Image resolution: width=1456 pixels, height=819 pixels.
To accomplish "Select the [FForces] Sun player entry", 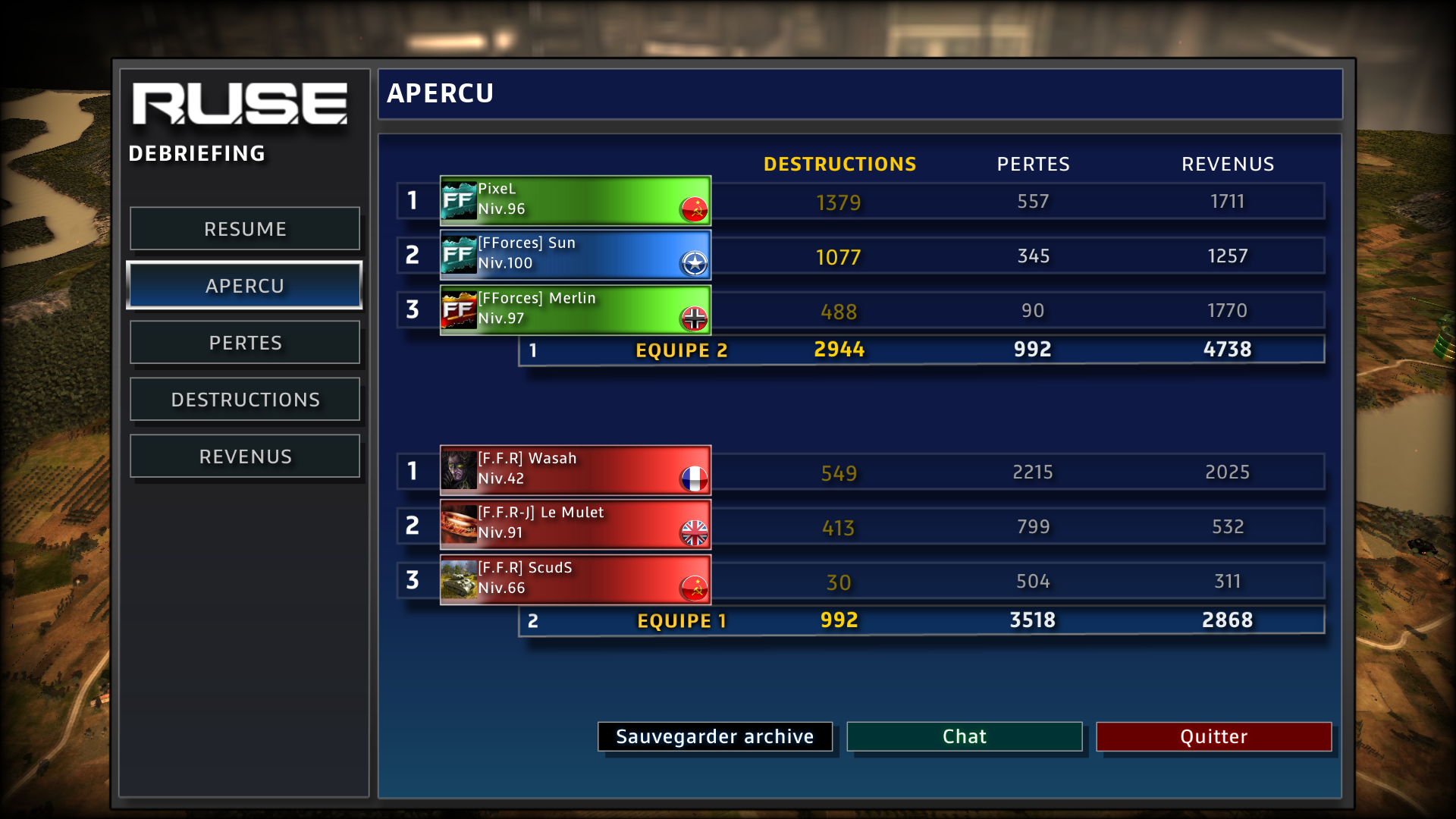I will click(575, 255).
